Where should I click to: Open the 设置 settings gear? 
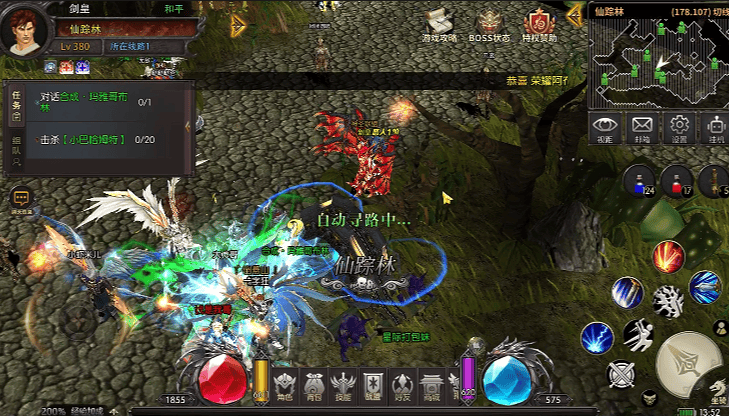tap(679, 129)
